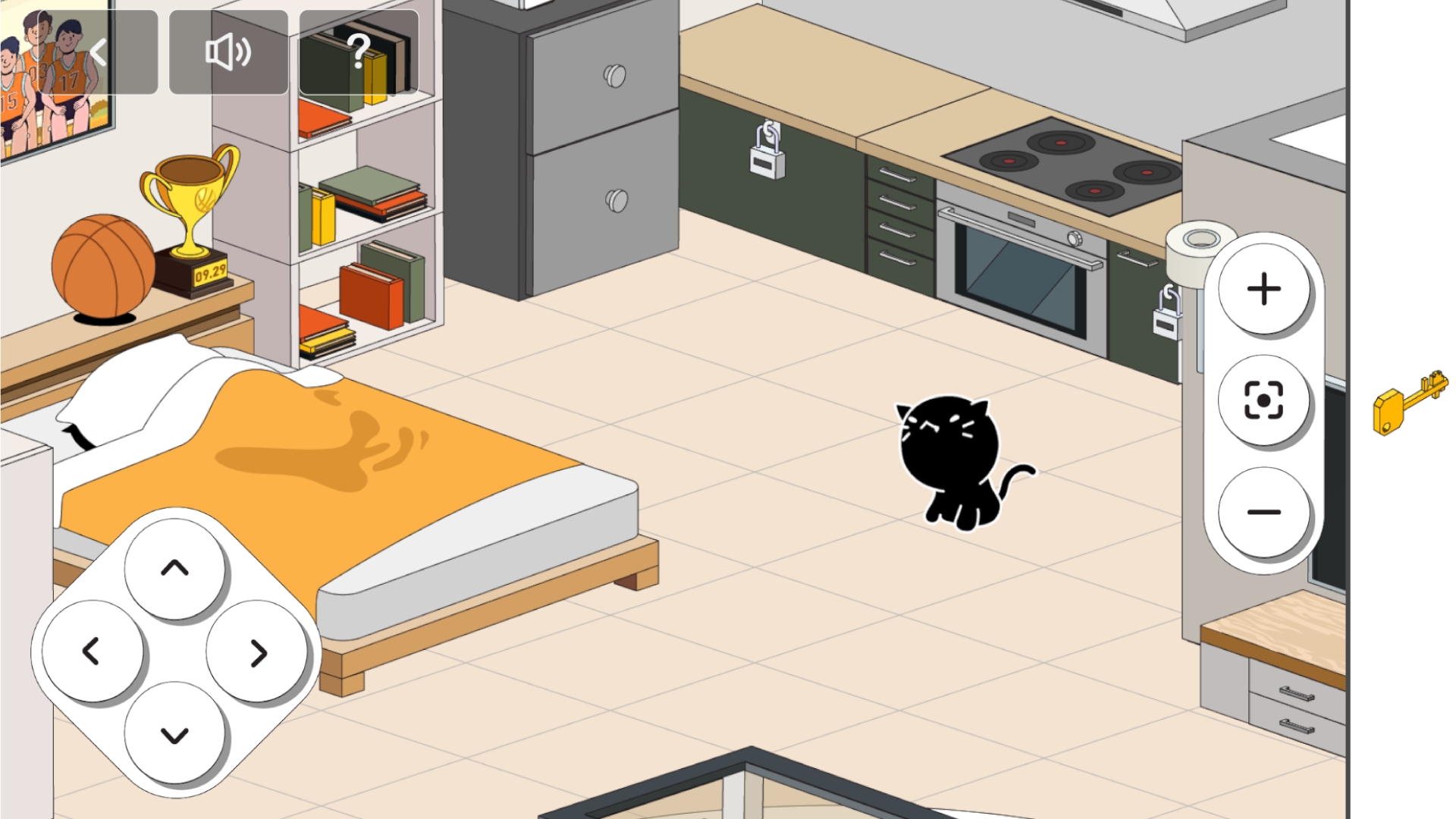Screen dimensions: 1456x819
Task: Go back using the back arrow button
Action: (x=99, y=52)
